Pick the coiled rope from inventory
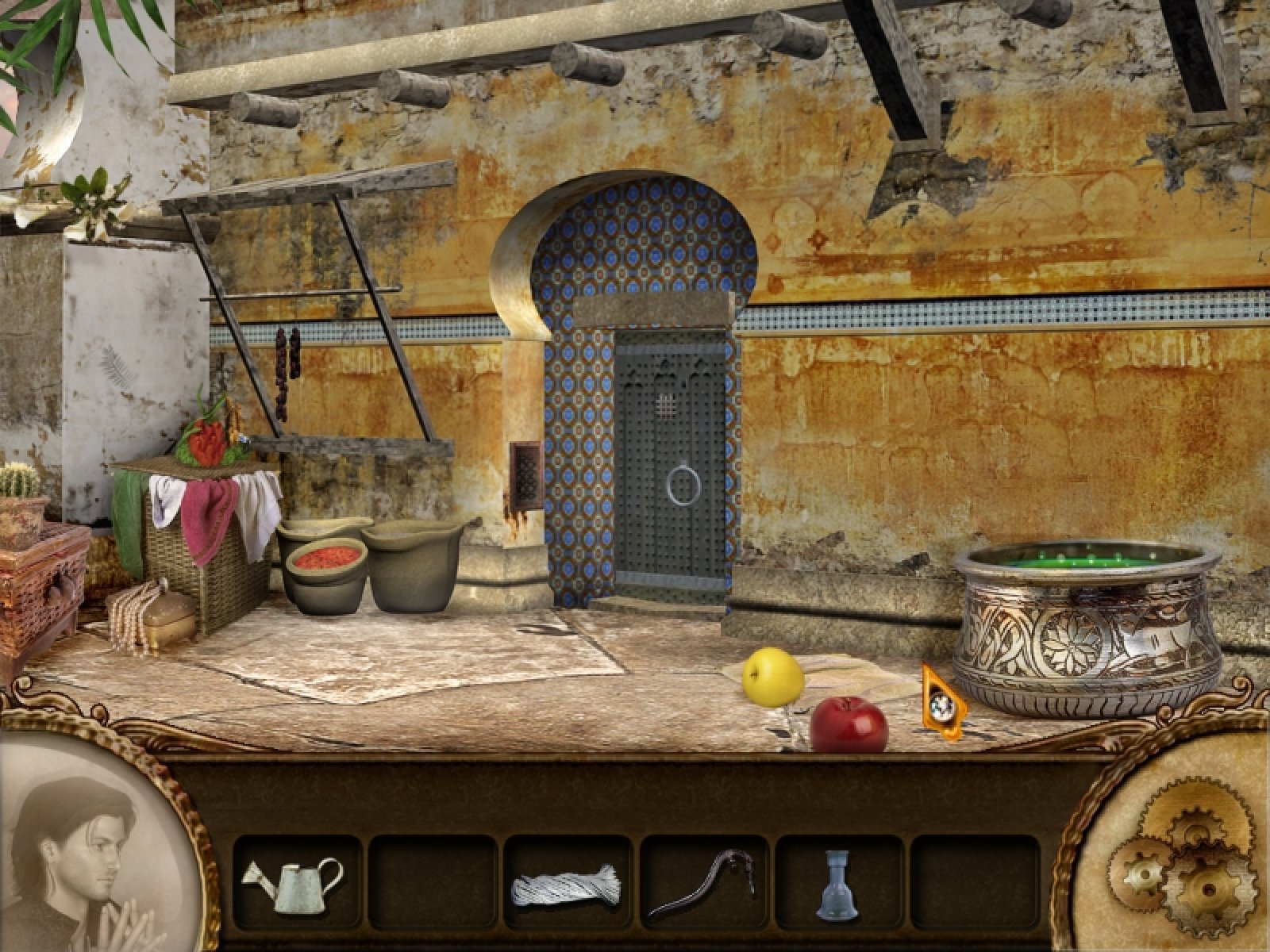 click(x=567, y=884)
